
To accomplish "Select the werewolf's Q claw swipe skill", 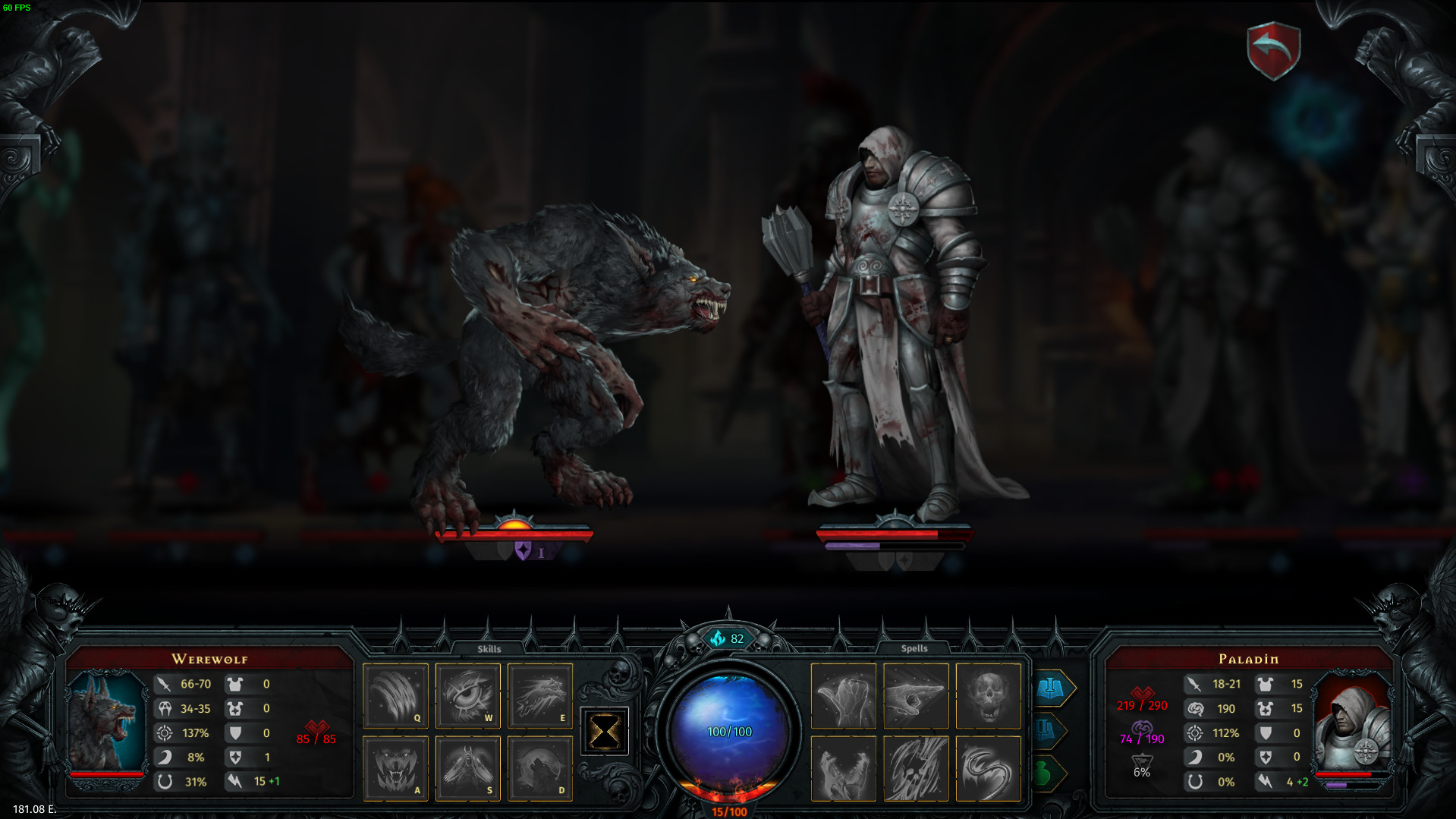I will coord(395,695).
